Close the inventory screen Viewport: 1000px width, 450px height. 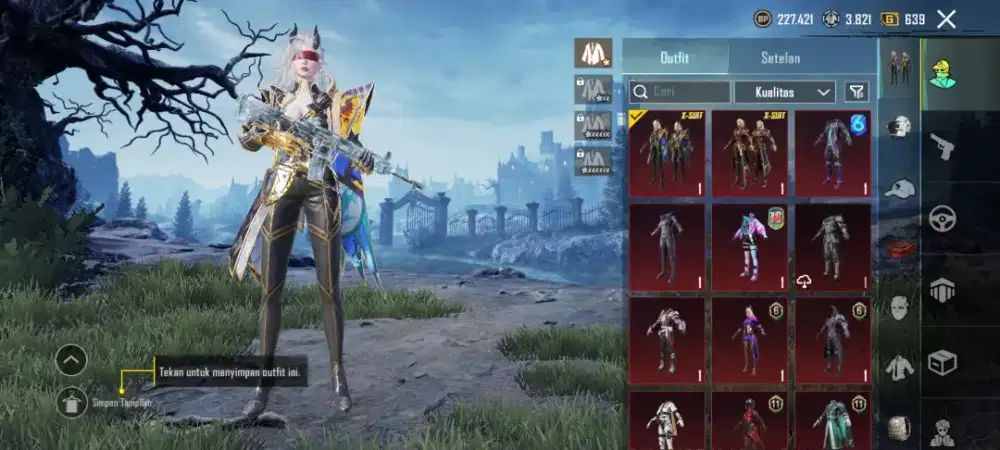coord(946,18)
